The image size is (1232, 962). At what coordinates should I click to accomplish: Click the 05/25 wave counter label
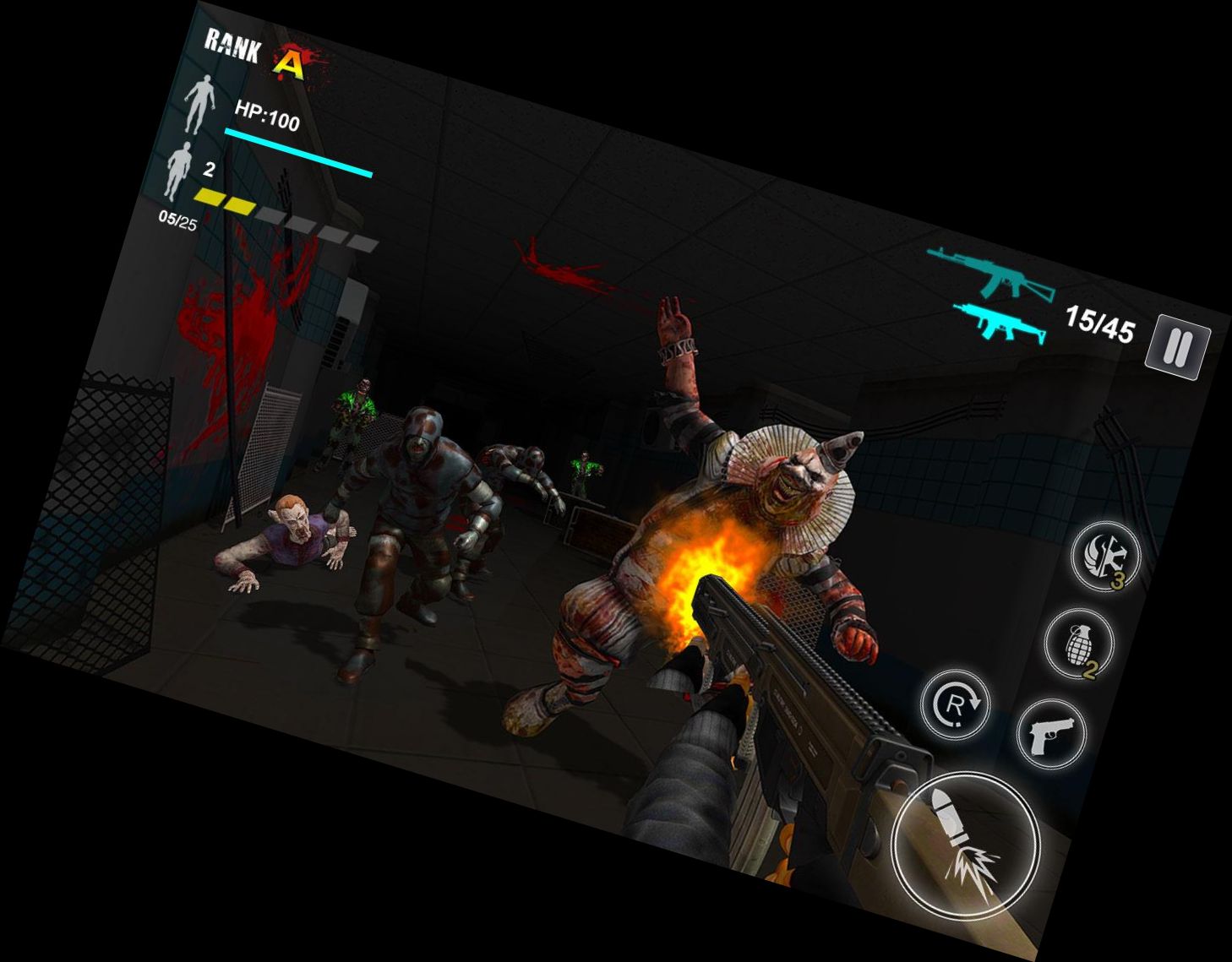[177, 221]
